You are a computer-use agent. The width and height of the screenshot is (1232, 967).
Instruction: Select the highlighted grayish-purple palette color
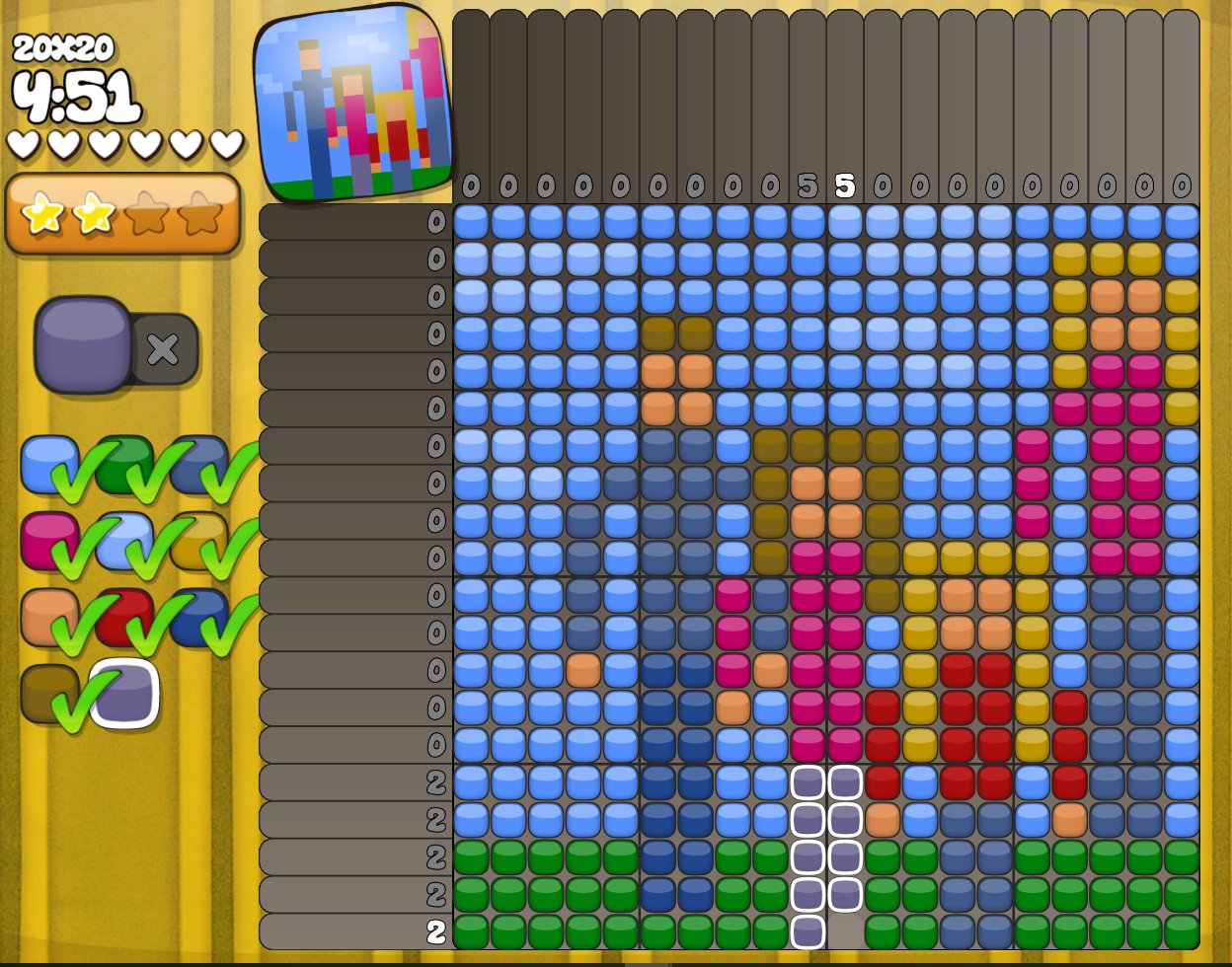click(124, 693)
